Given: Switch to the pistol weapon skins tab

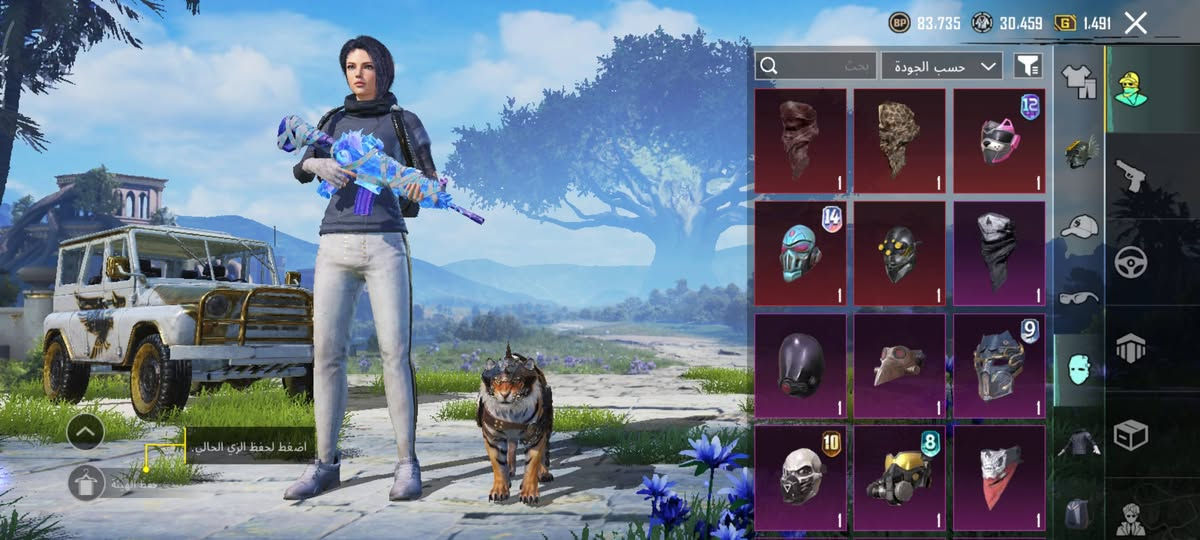Looking at the screenshot, I should [1131, 175].
